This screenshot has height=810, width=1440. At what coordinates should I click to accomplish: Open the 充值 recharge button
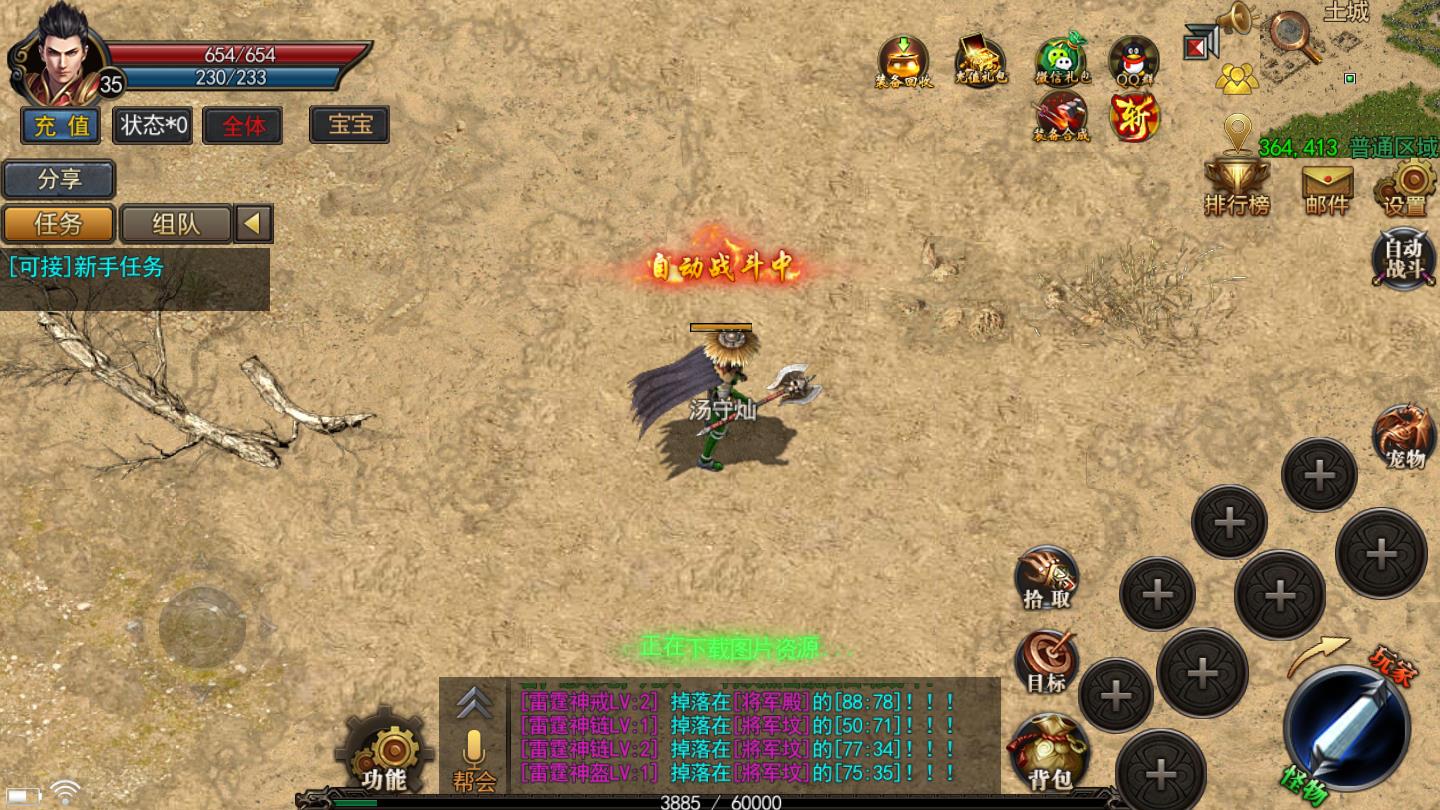click(x=61, y=126)
